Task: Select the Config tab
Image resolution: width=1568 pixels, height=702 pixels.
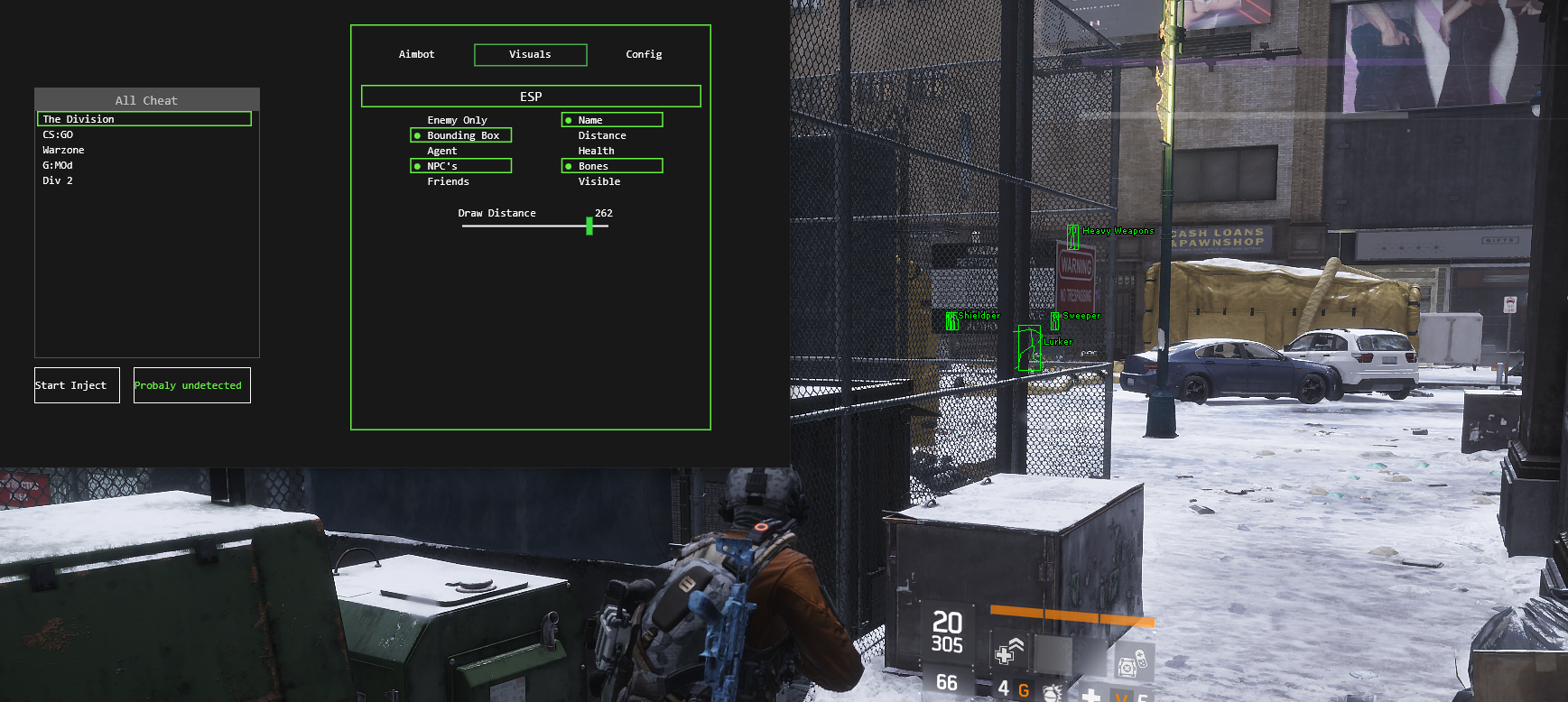Action: [644, 55]
